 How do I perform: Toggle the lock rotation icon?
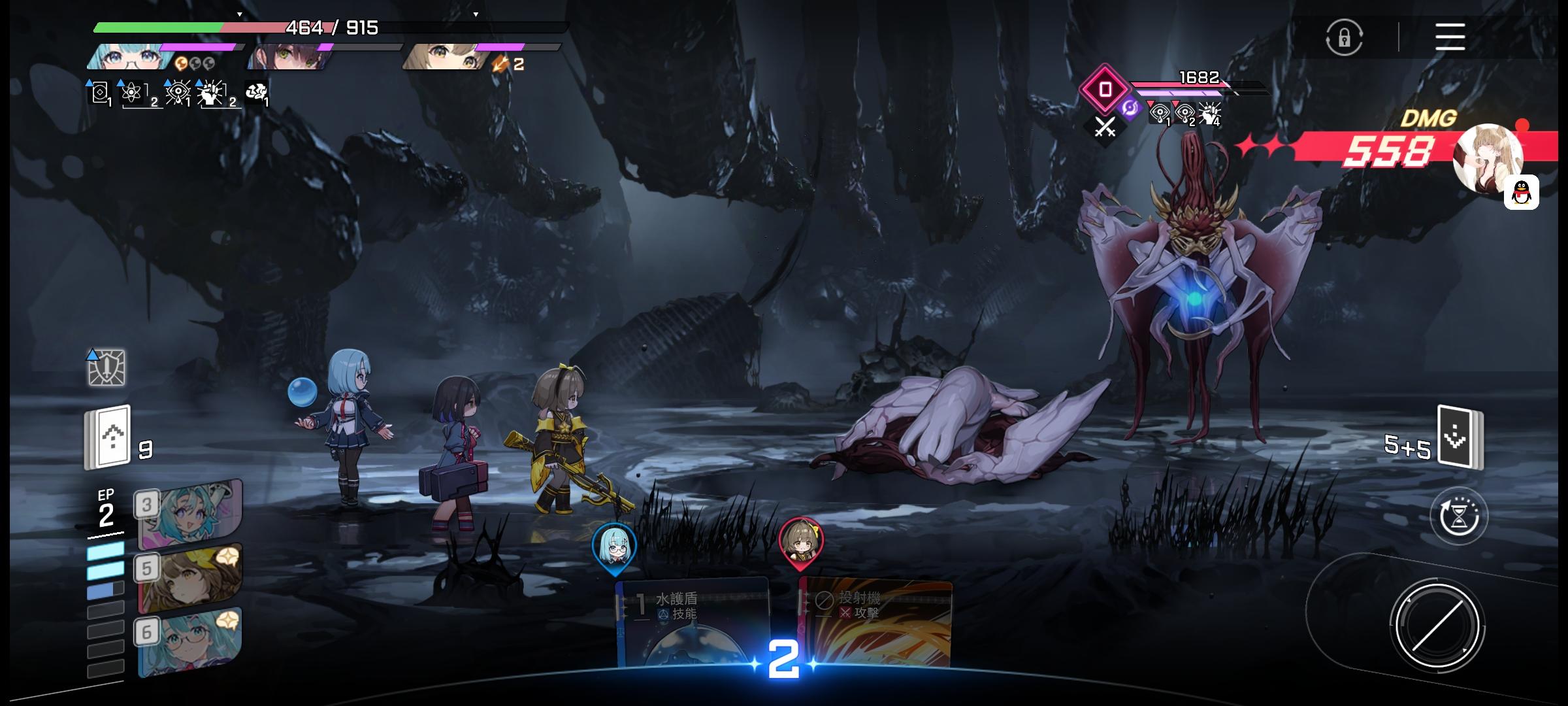coord(1344,37)
